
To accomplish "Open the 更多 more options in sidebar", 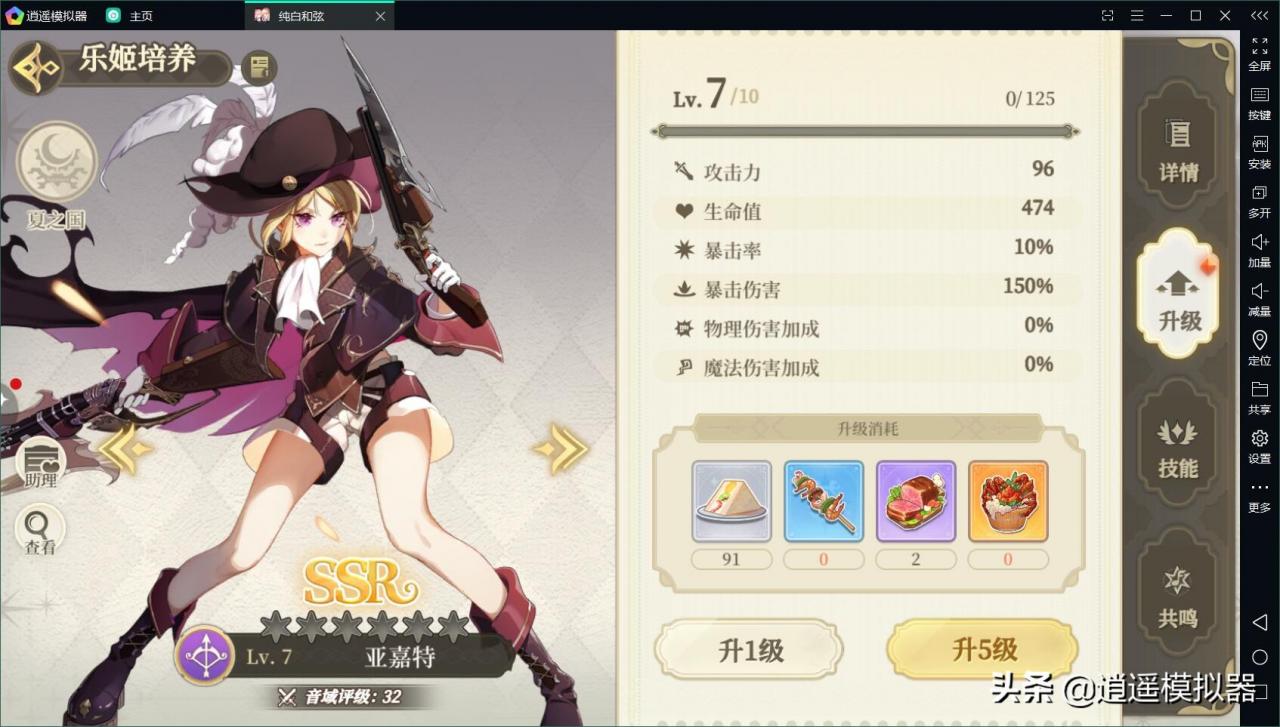I will [1259, 487].
